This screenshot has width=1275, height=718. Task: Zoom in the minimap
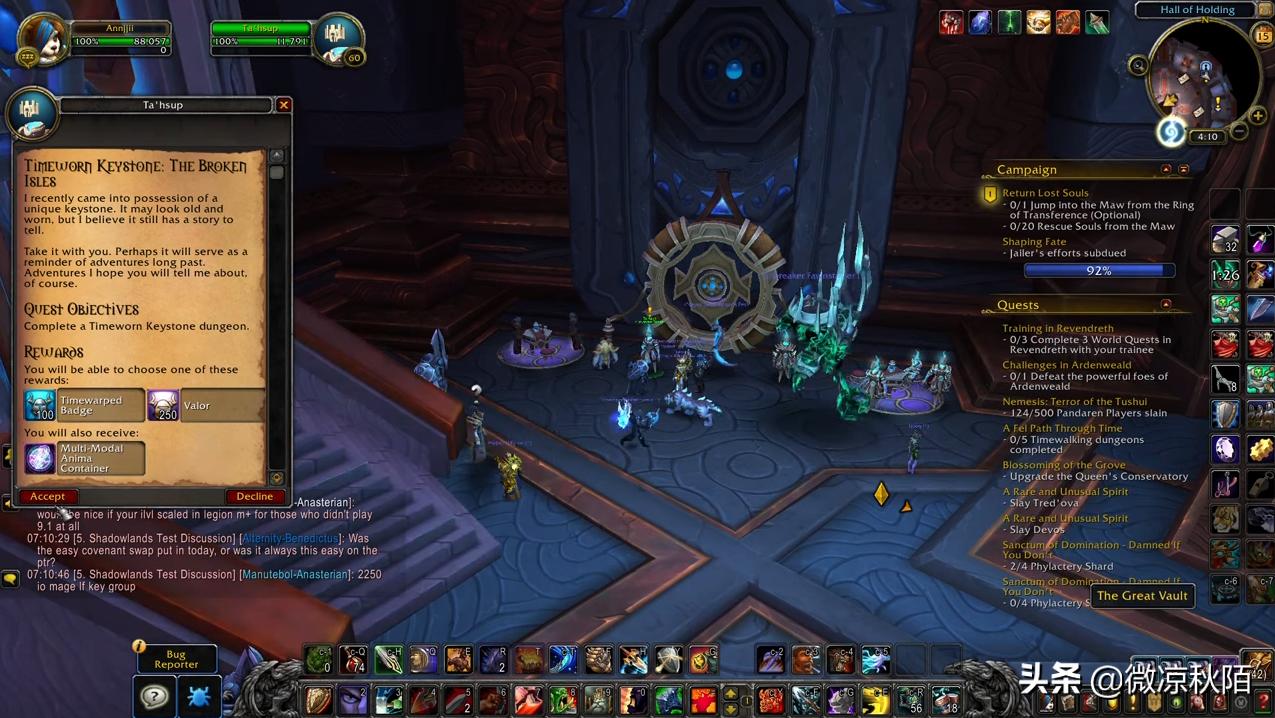pos(1258,116)
